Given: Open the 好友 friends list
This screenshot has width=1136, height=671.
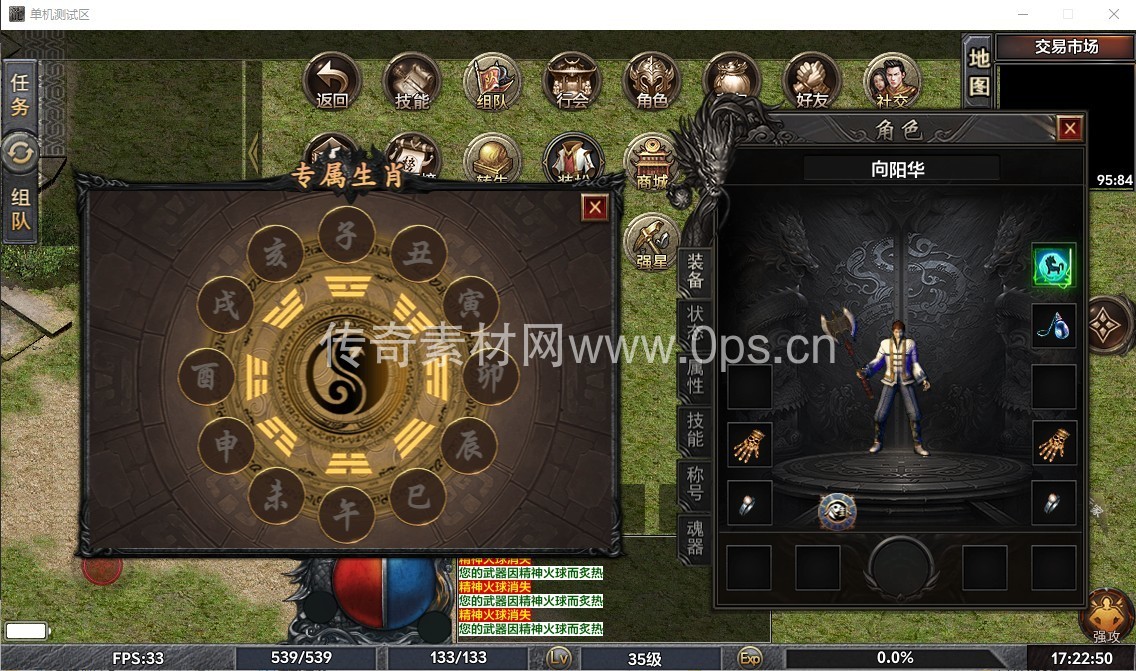Looking at the screenshot, I should 812,81.
